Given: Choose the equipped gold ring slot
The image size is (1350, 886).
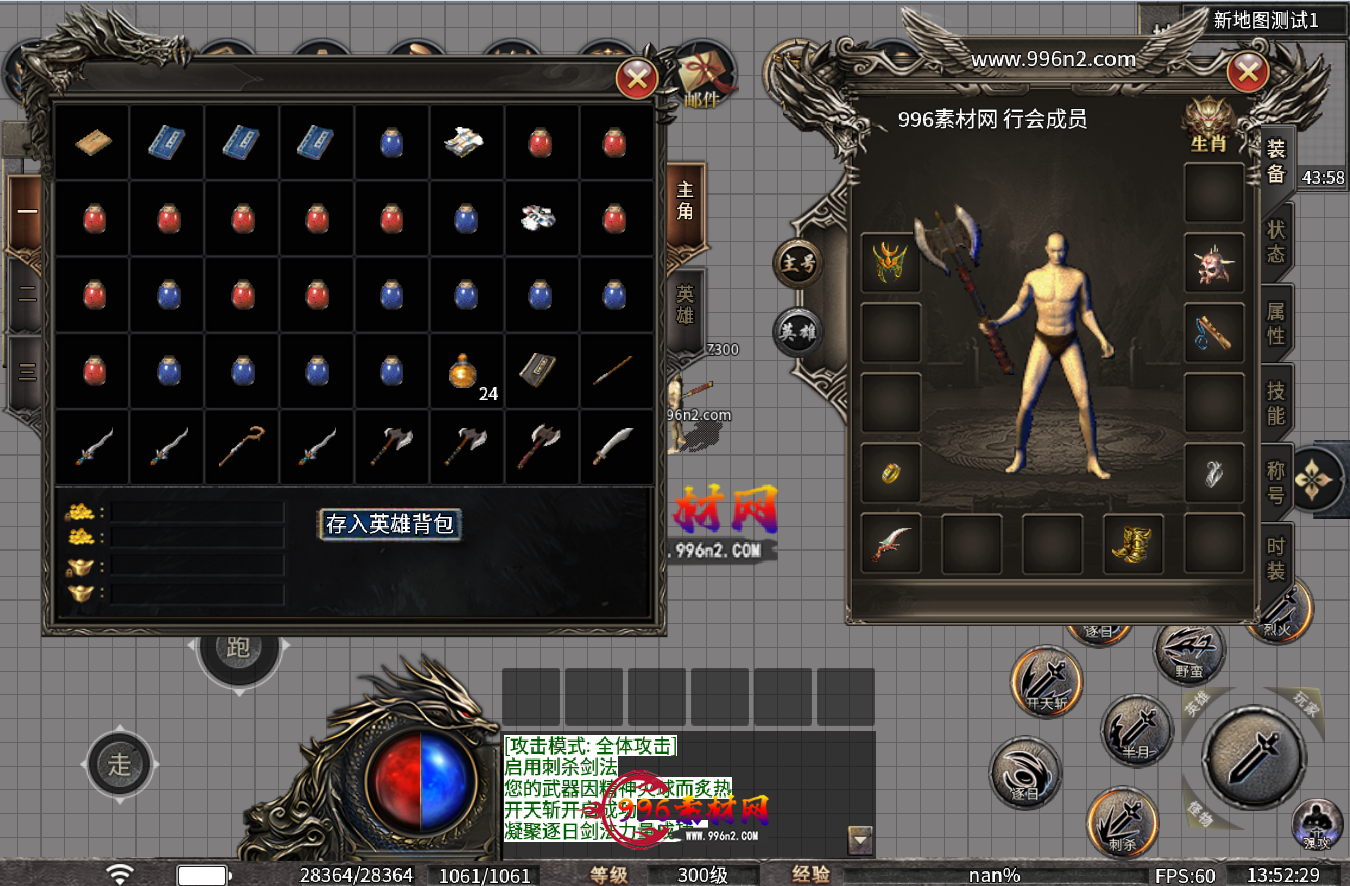Looking at the screenshot, I should (x=890, y=472).
